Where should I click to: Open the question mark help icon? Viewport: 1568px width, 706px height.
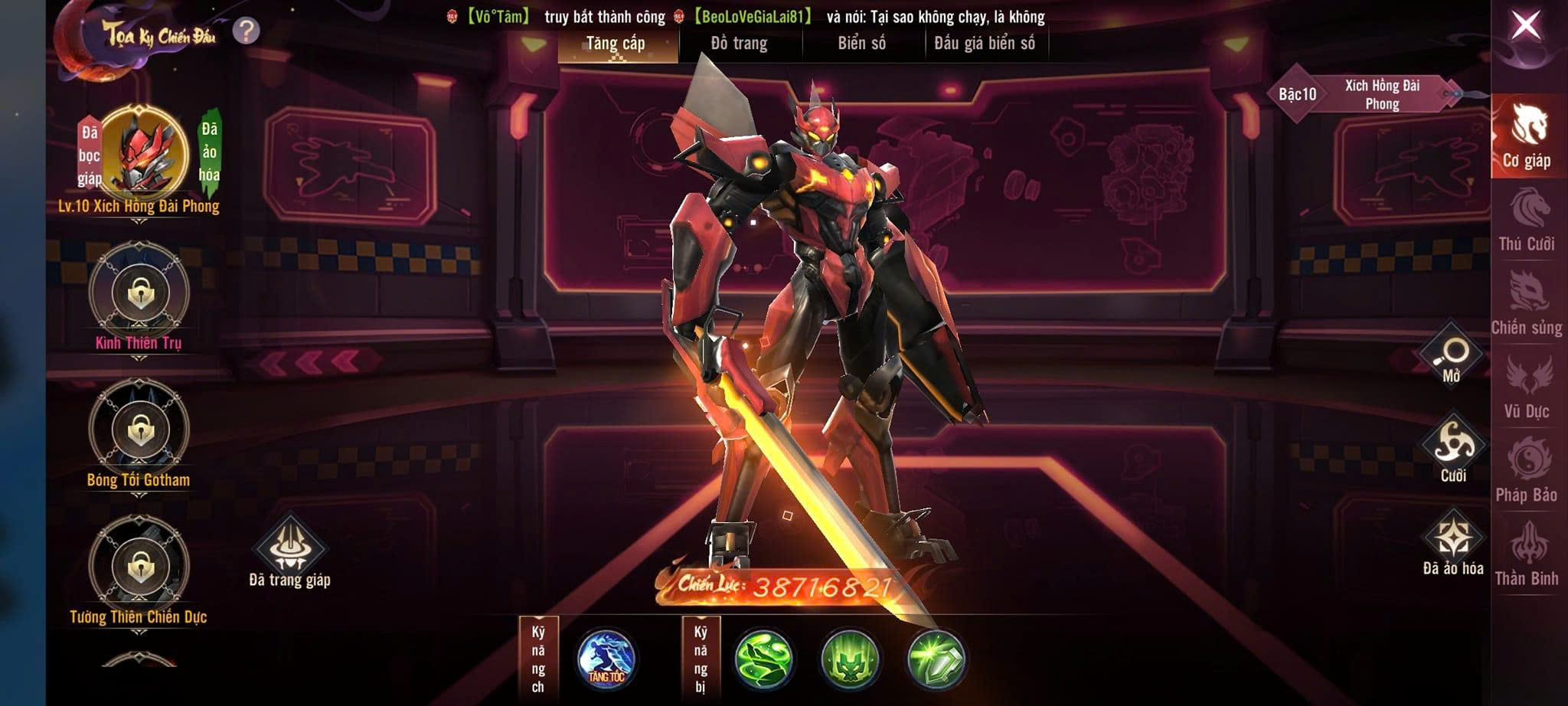(x=246, y=31)
